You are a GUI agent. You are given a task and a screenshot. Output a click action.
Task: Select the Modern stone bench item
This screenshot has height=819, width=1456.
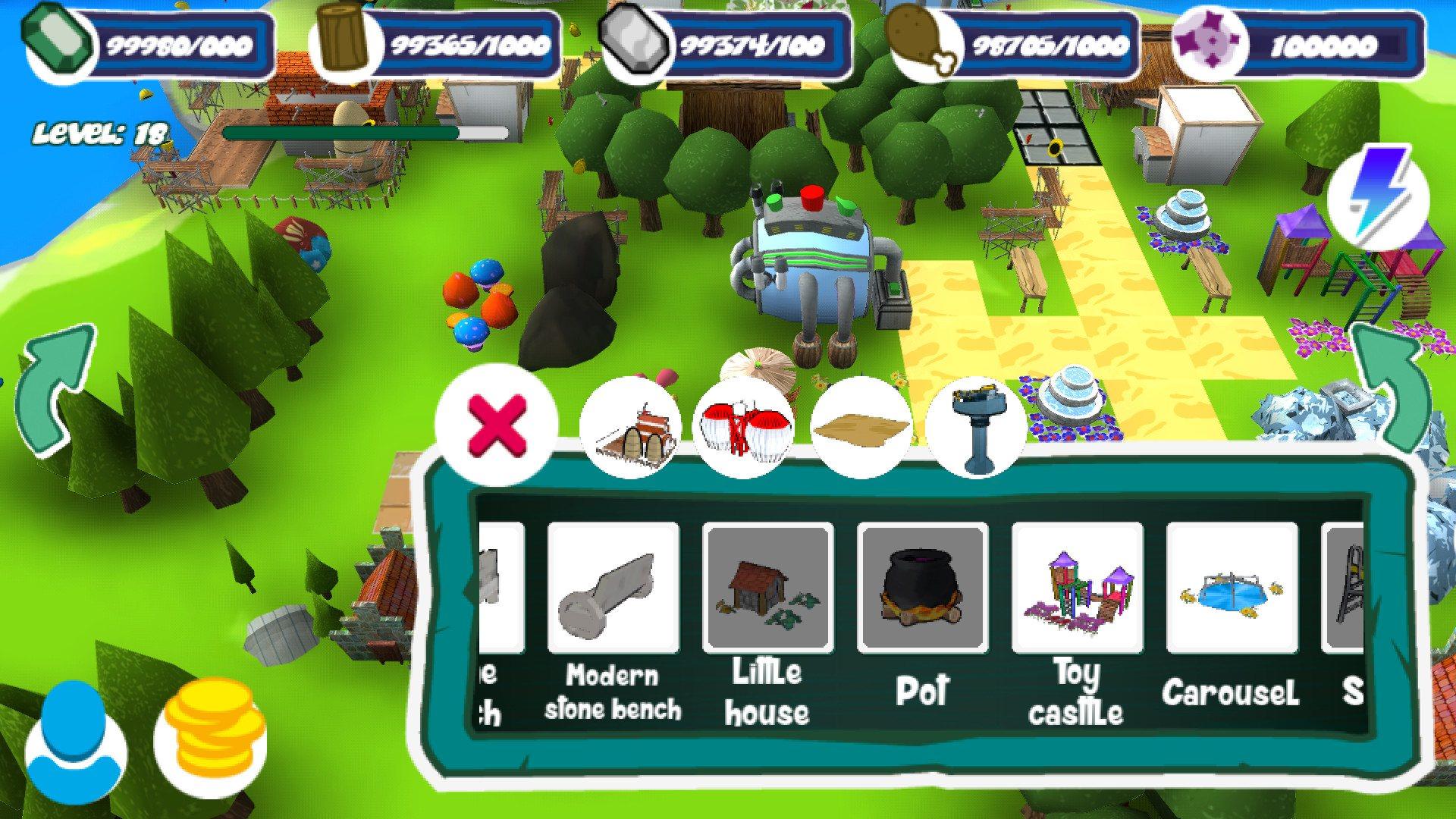click(x=612, y=591)
